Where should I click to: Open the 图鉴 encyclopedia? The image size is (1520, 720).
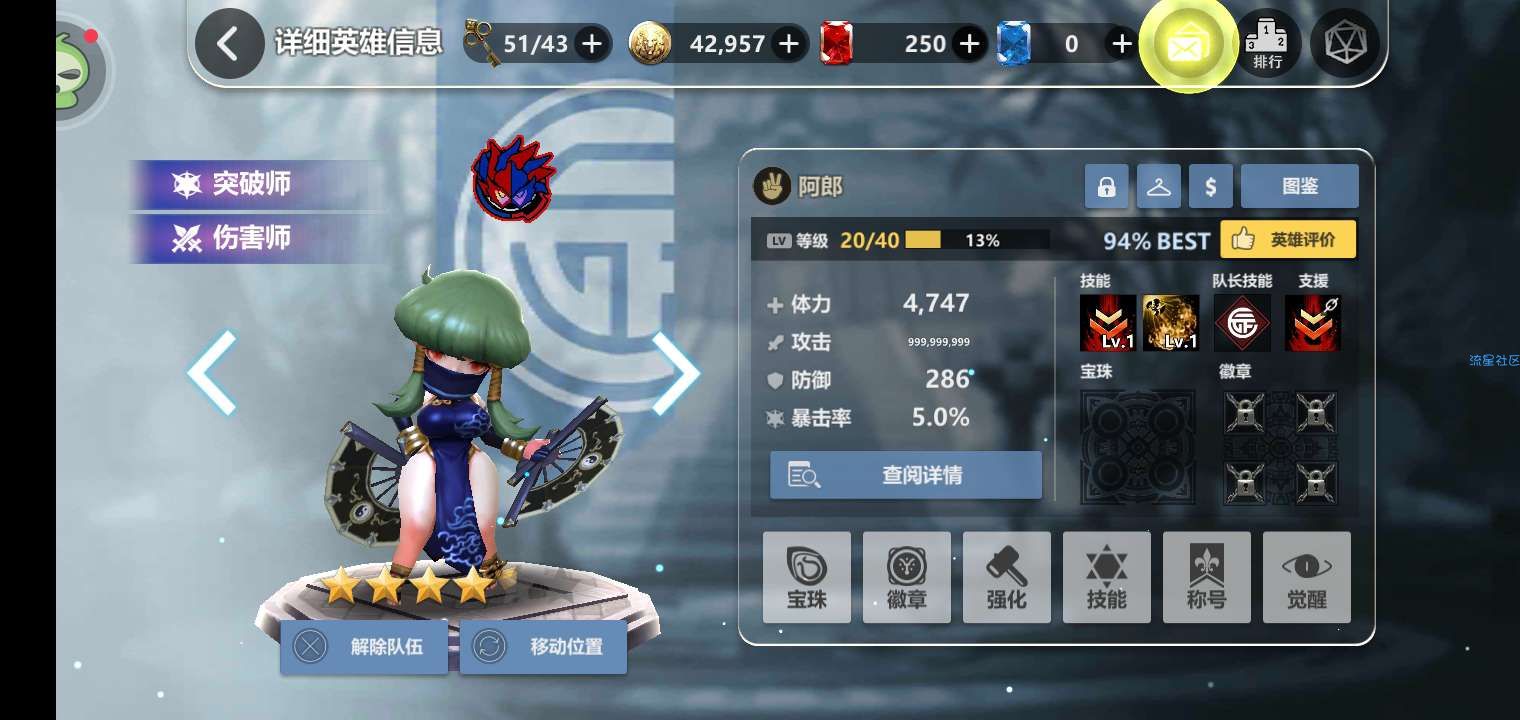click(1299, 187)
